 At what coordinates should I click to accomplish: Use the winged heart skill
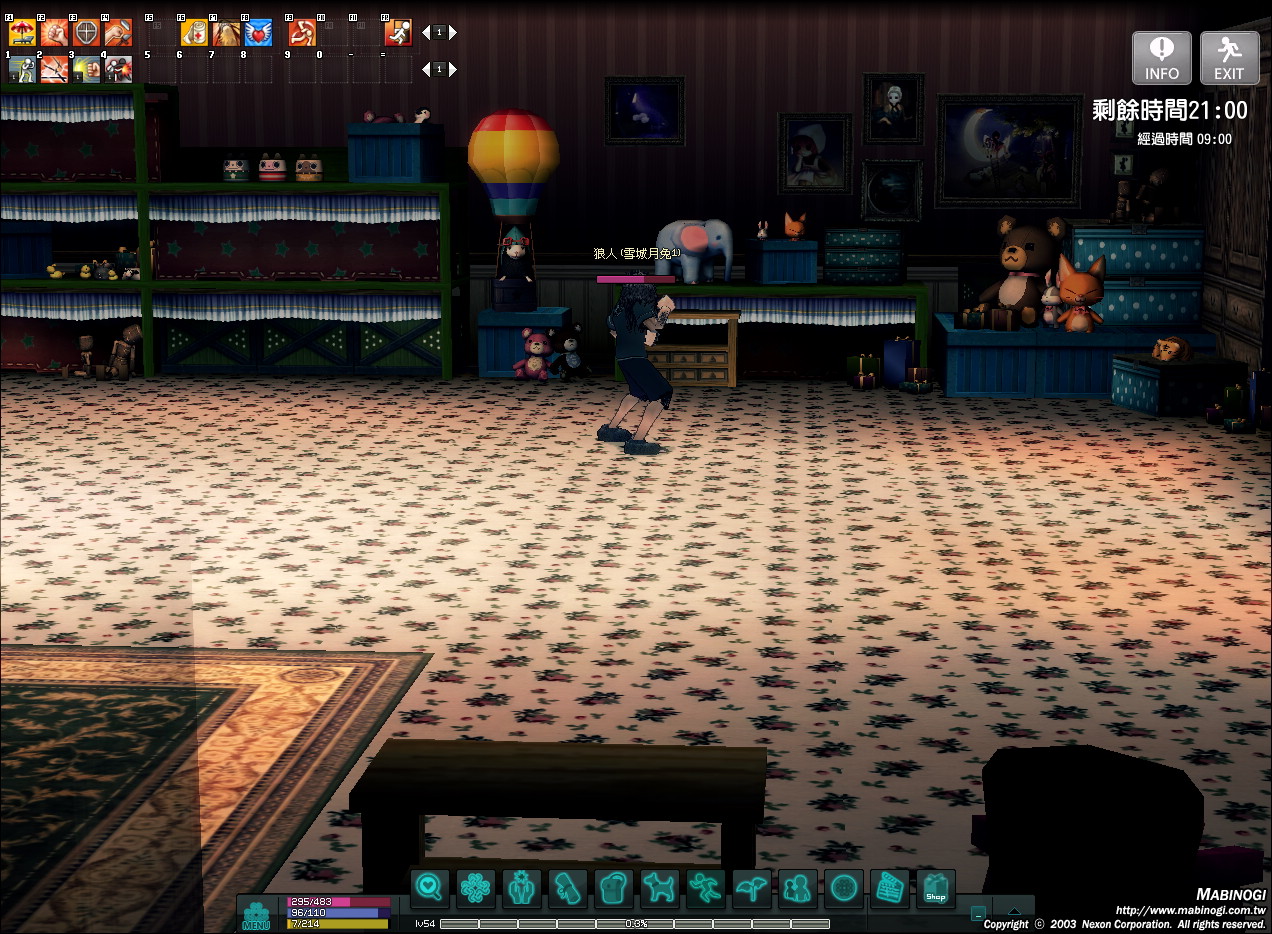tap(258, 33)
